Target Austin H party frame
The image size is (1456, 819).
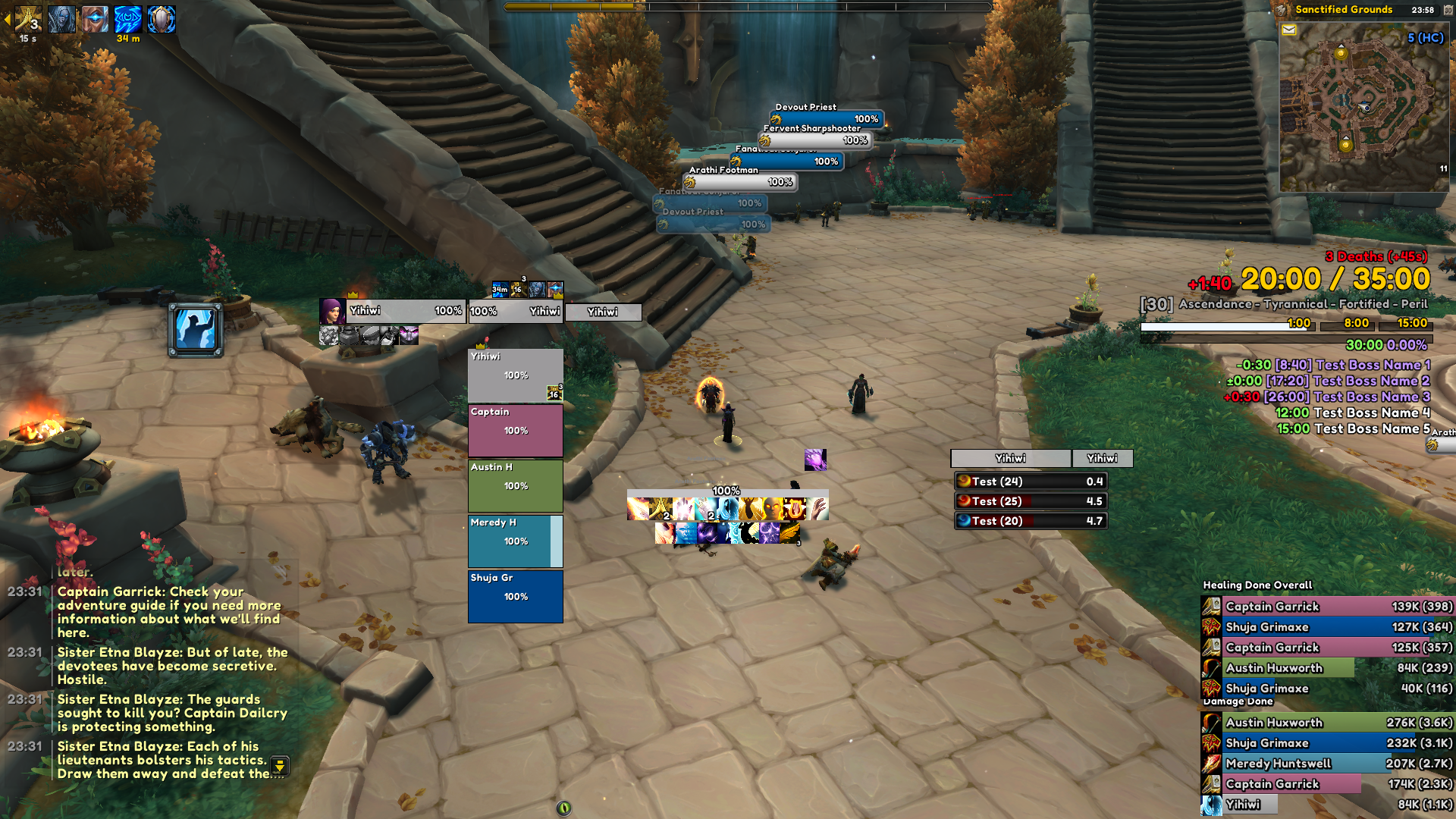515,485
